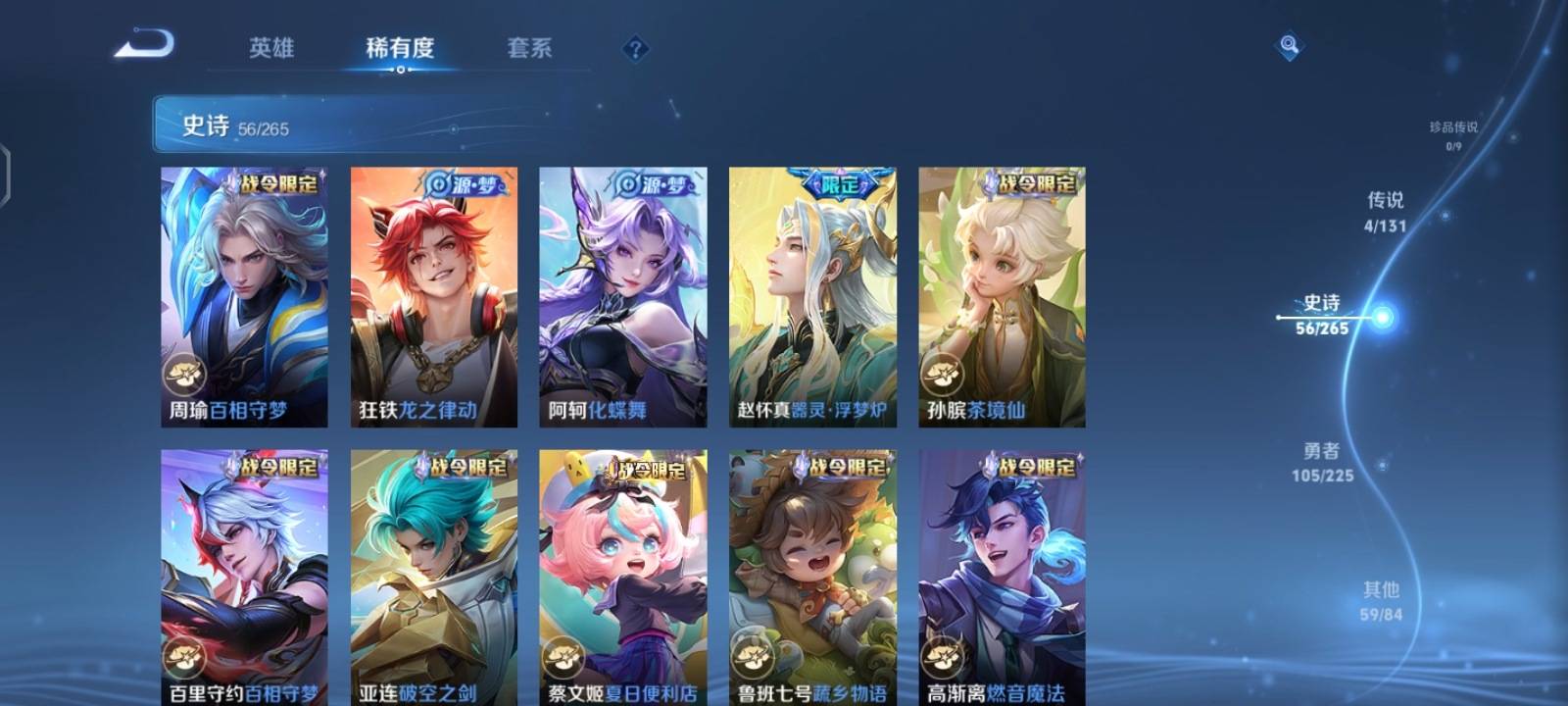The image size is (1568, 706).
Task: Open the 孙膑茶境仙 skin card
Action: 1002,294
